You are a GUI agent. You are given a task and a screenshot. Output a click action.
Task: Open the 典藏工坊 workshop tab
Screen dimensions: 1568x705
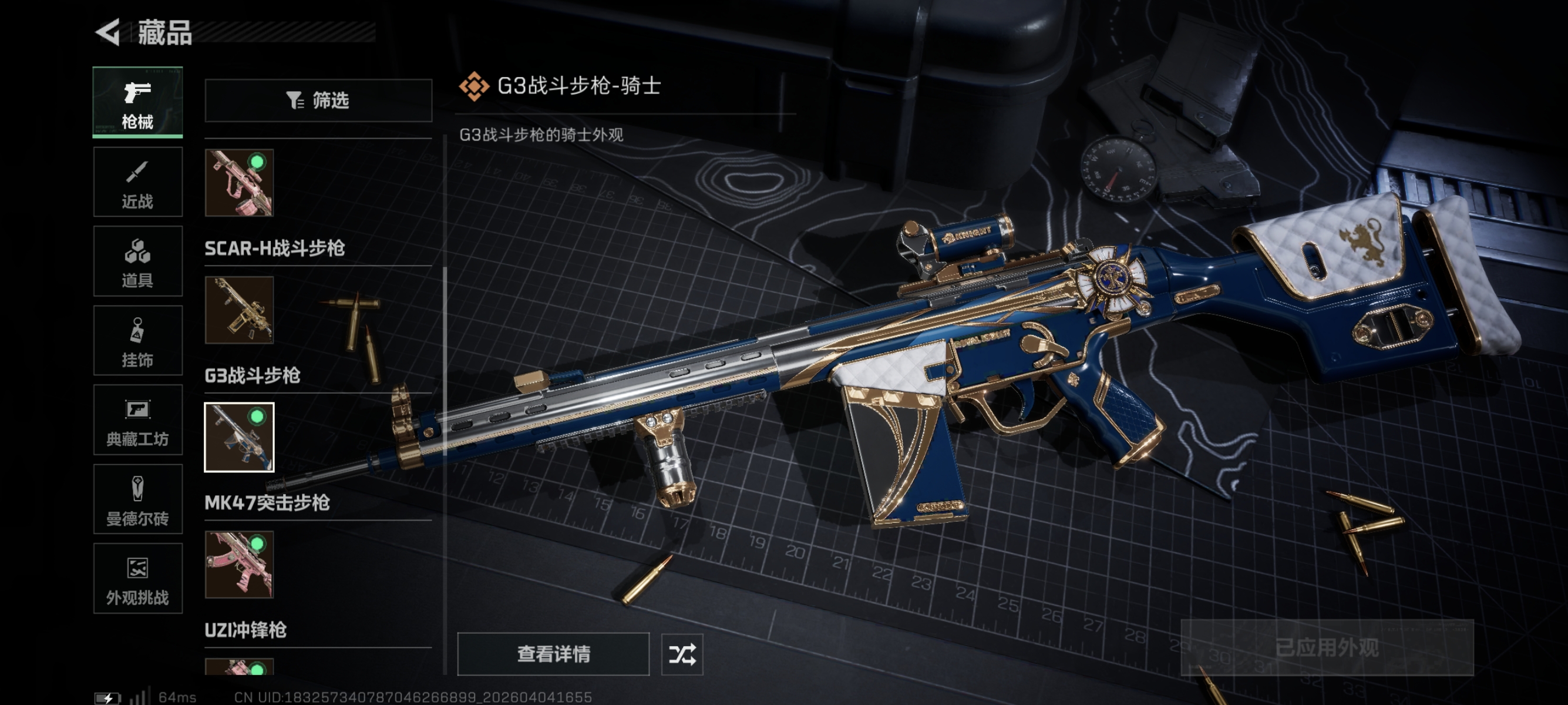point(137,419)
